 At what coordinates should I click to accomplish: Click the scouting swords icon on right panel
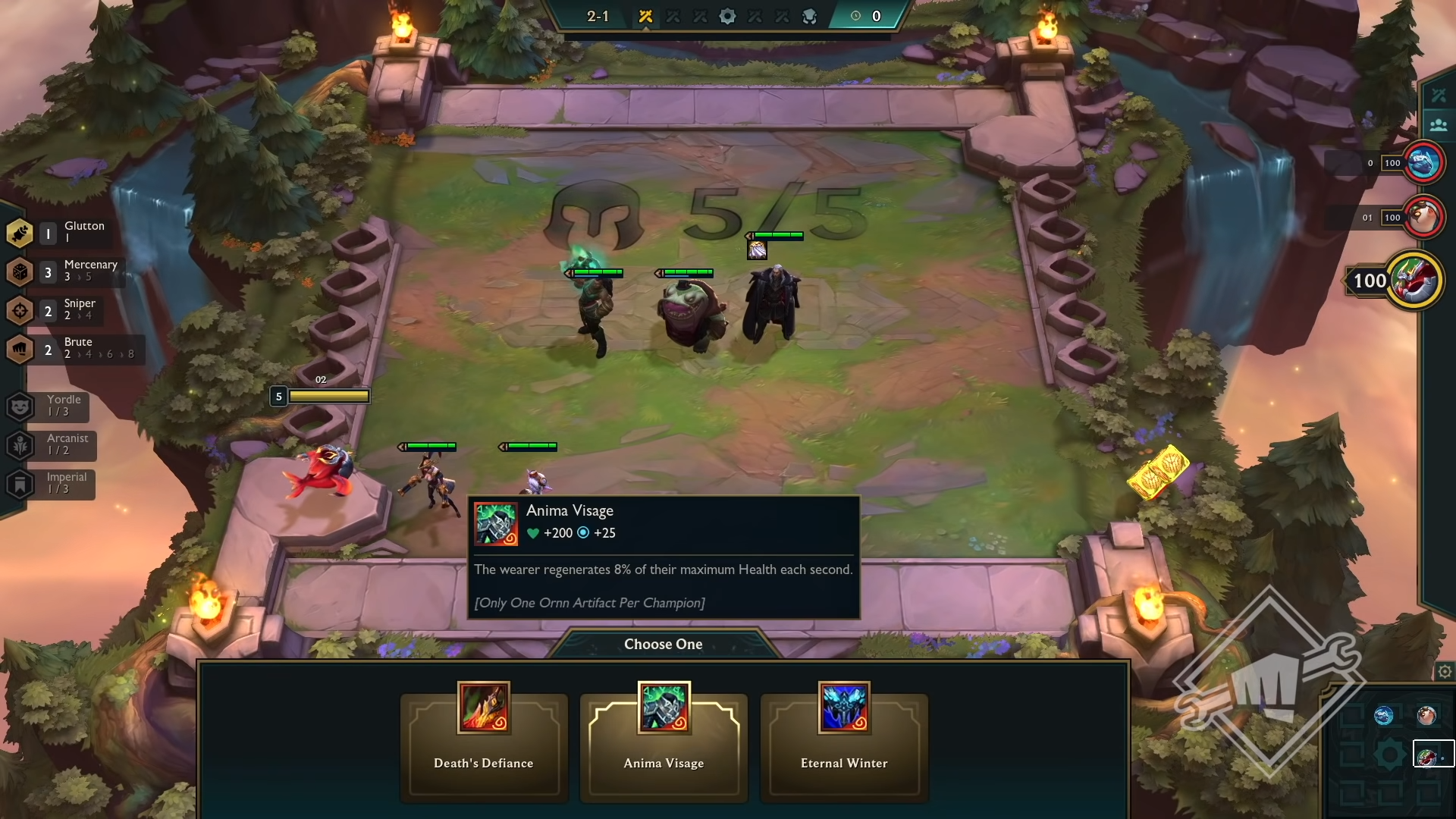1440,95
